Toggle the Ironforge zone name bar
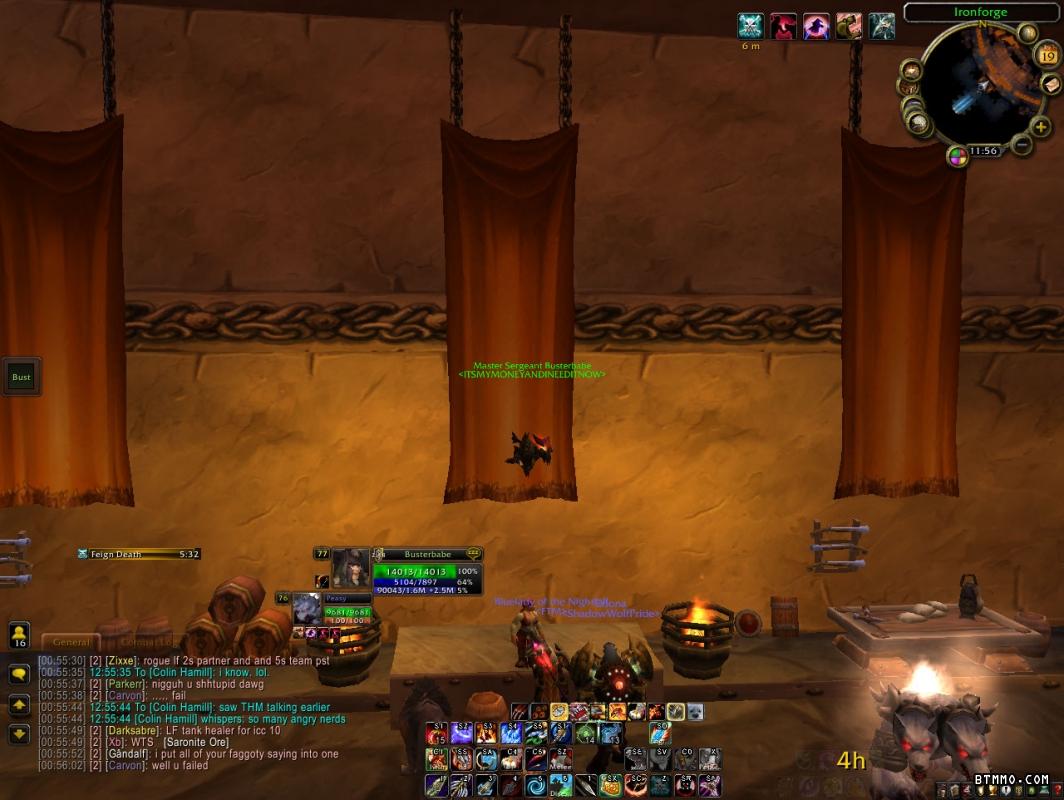 982,12
